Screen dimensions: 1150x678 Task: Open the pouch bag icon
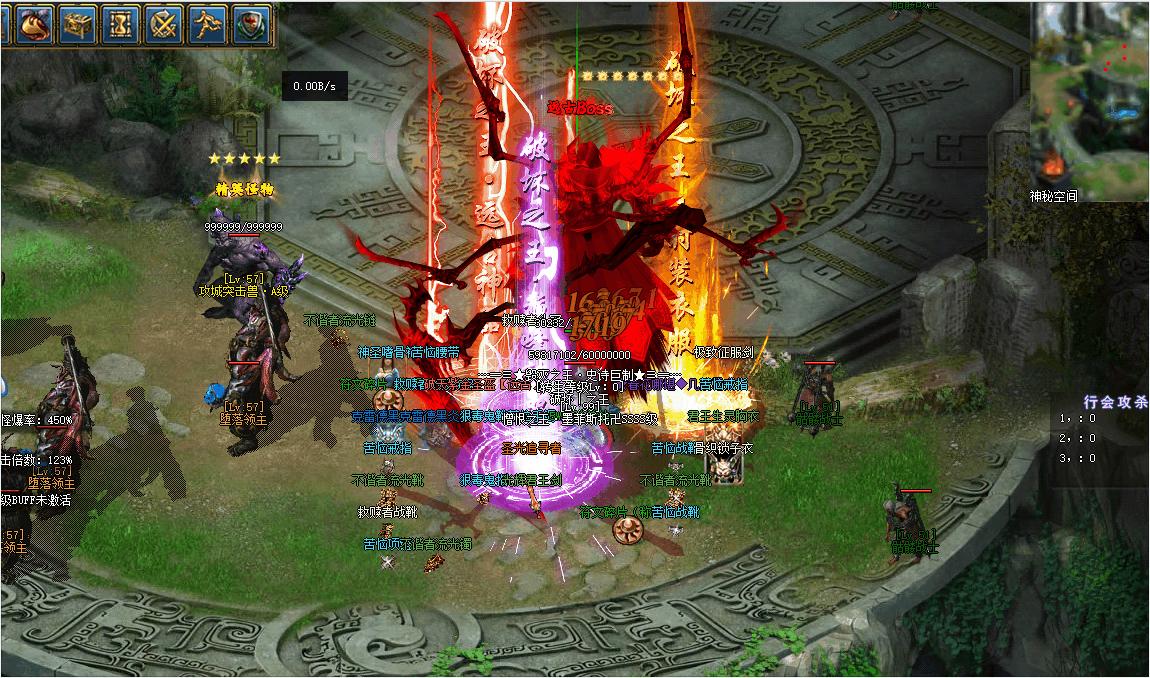pyautogui.click(x=35, y=24)
